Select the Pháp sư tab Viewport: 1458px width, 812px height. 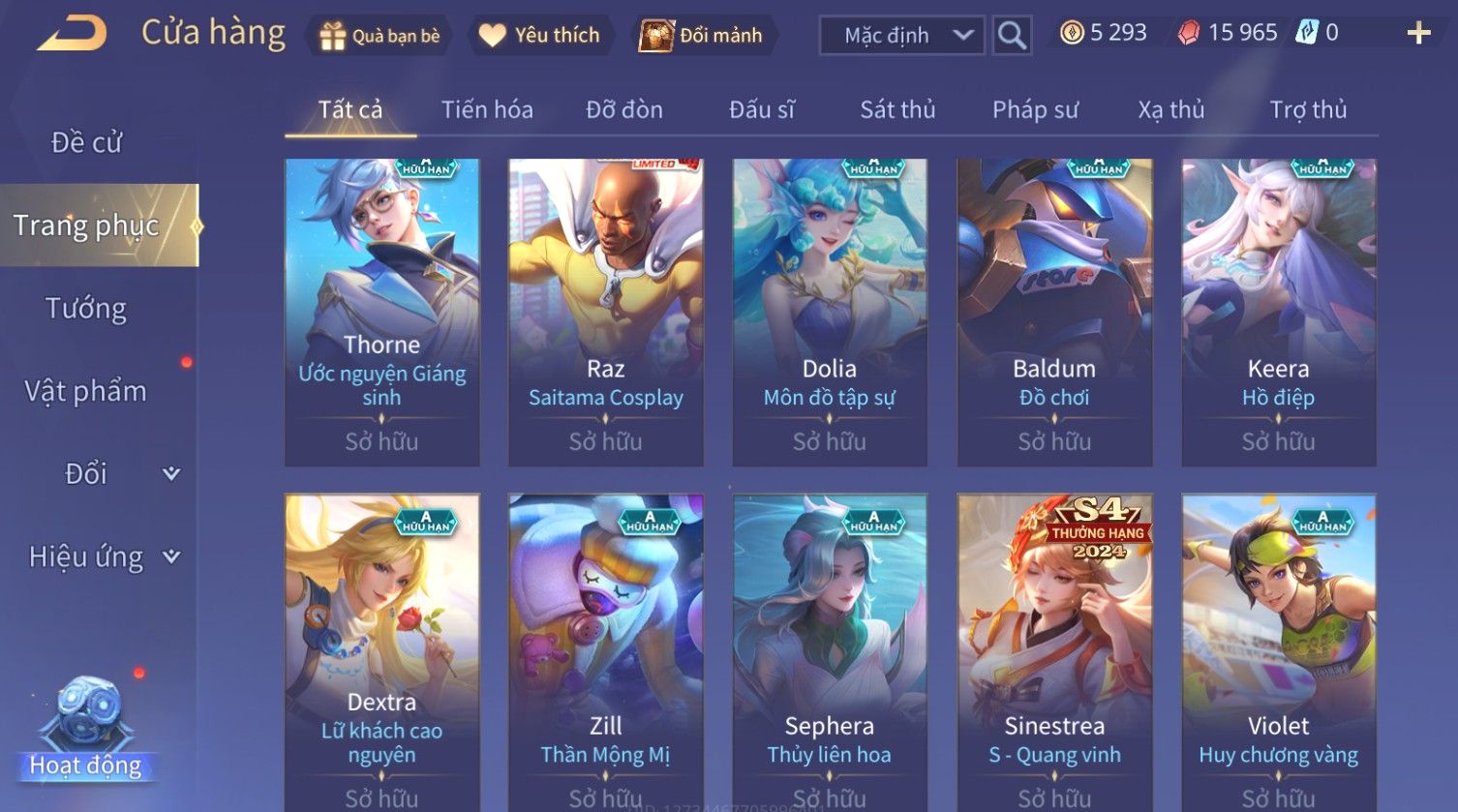coord(1035,110)
